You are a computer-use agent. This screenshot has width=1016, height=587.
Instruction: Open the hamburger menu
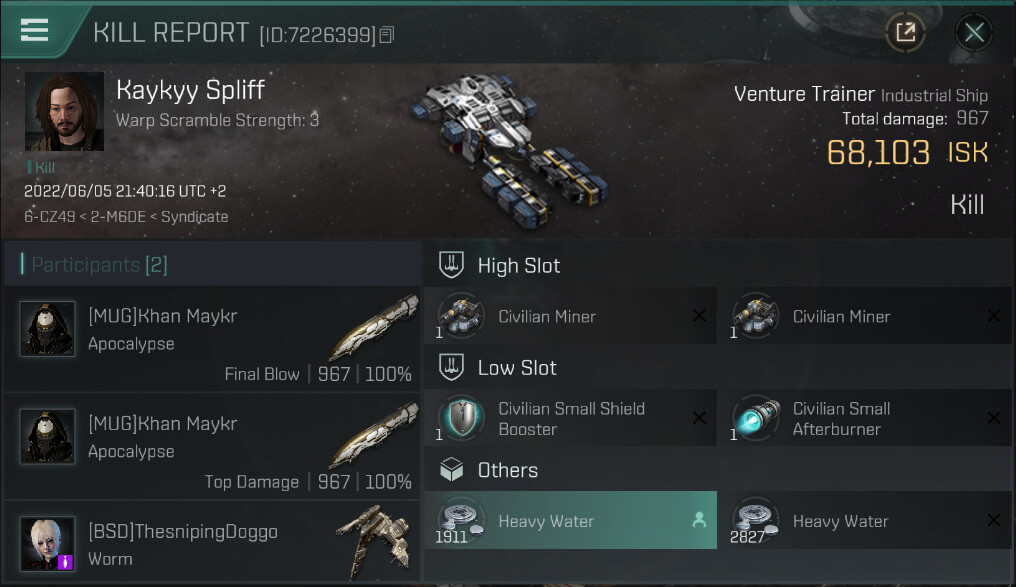(34, 30)
